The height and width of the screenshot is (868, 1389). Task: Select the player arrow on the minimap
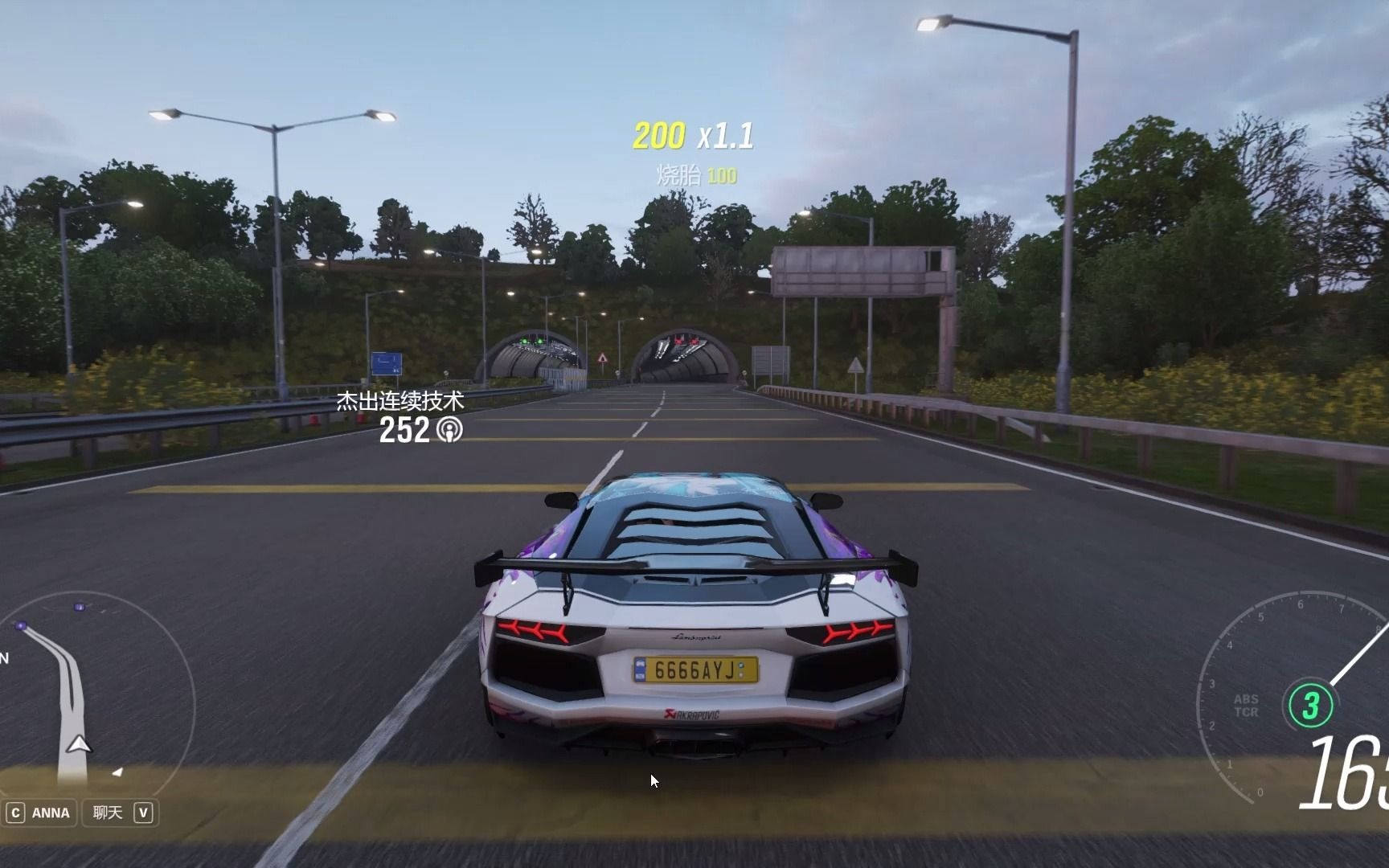(x=78, y=745)
